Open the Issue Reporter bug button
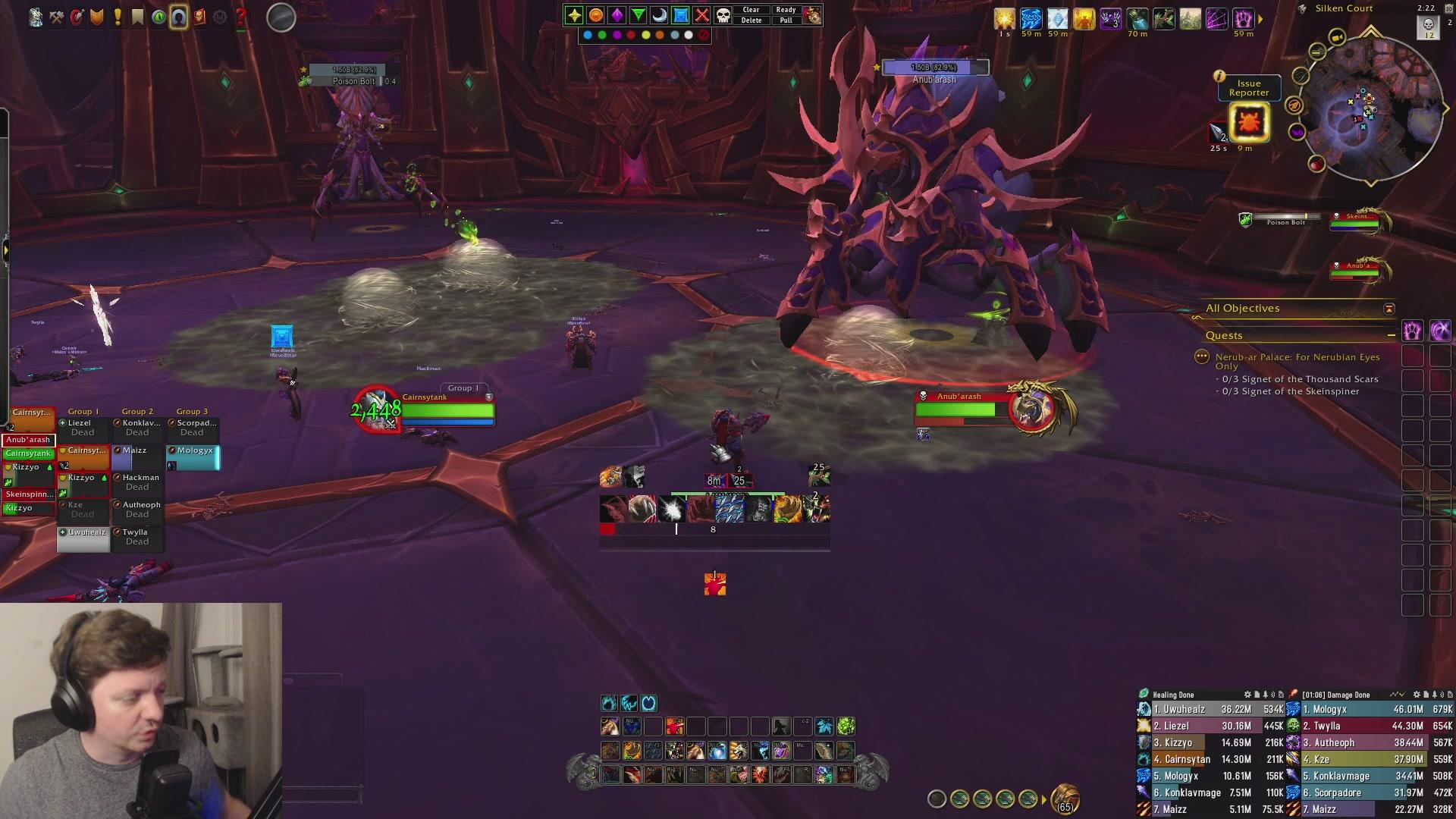This screenshot has width=1456, height=819. [1248, 122]
